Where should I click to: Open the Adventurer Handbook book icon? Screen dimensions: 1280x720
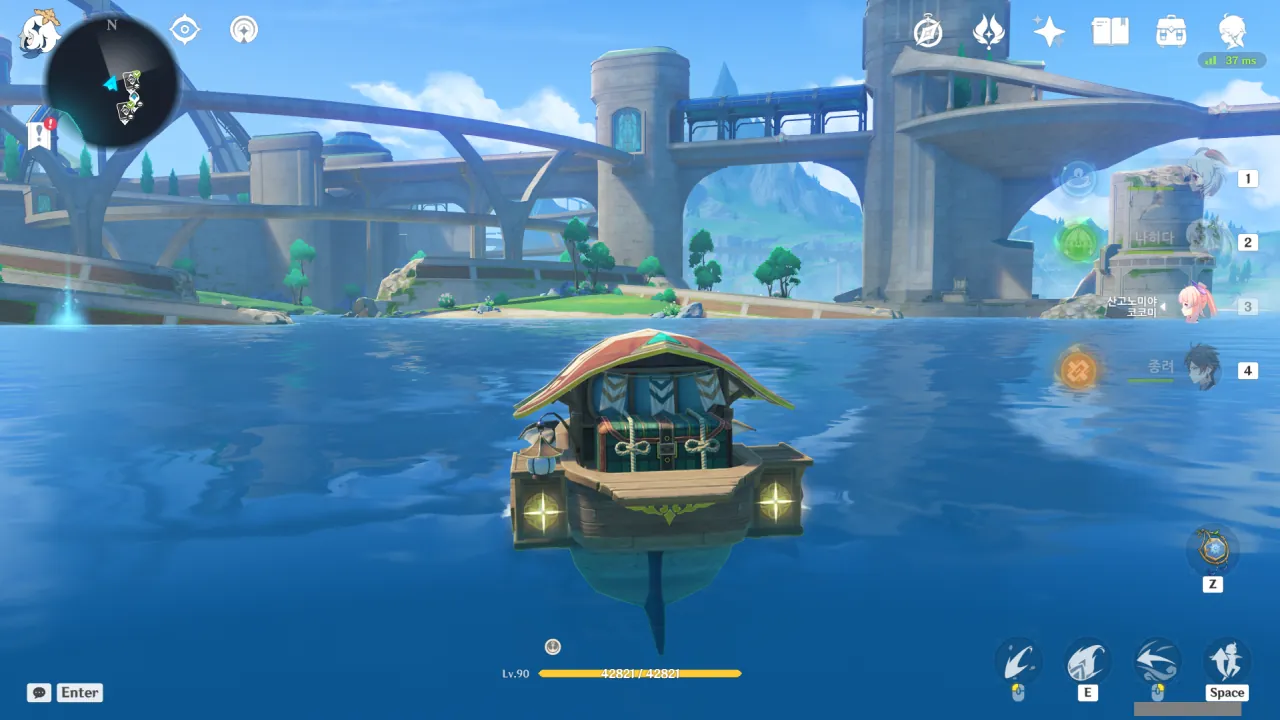tap(1110, 32)
